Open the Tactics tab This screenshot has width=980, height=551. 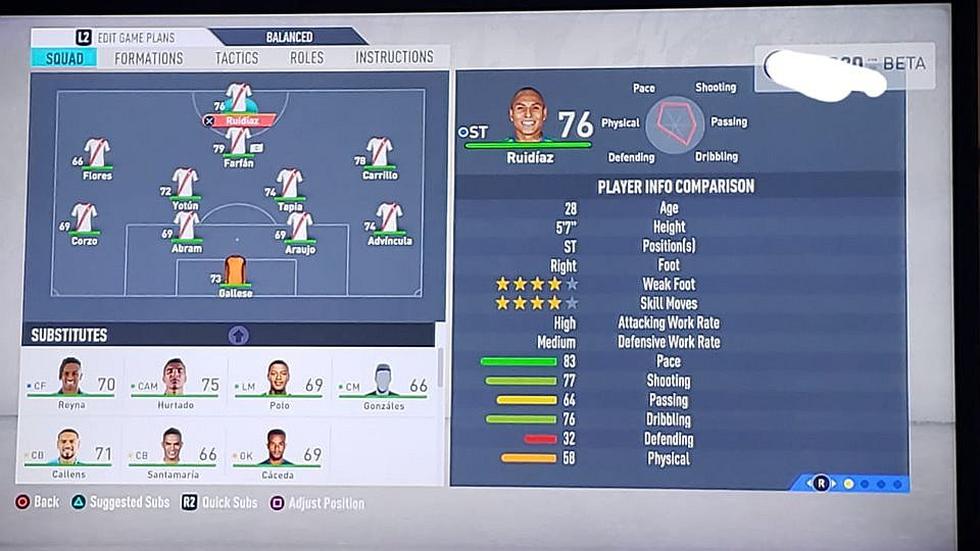236,58
